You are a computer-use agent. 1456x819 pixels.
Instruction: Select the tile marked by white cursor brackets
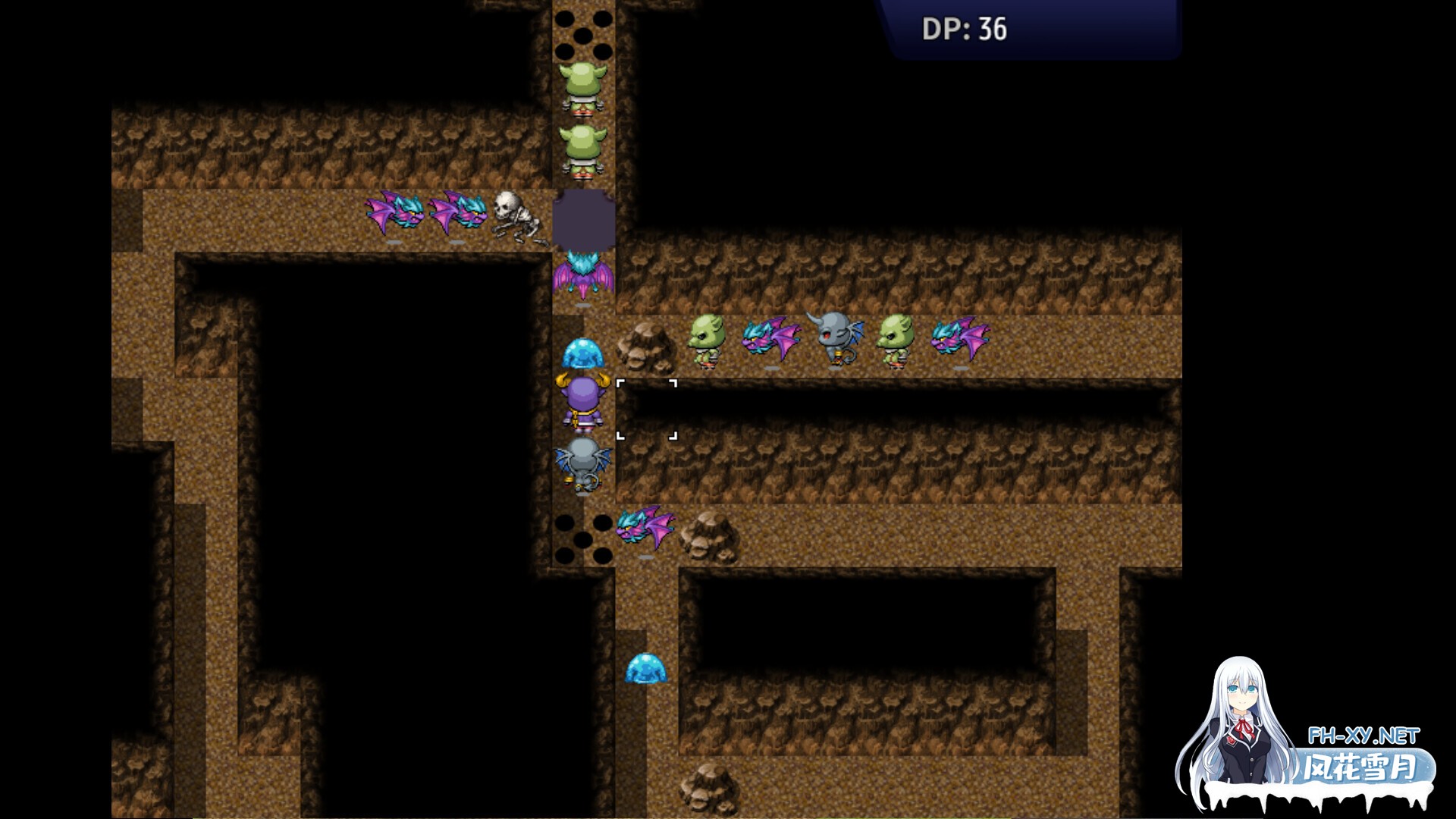click(x=646, y=409)
